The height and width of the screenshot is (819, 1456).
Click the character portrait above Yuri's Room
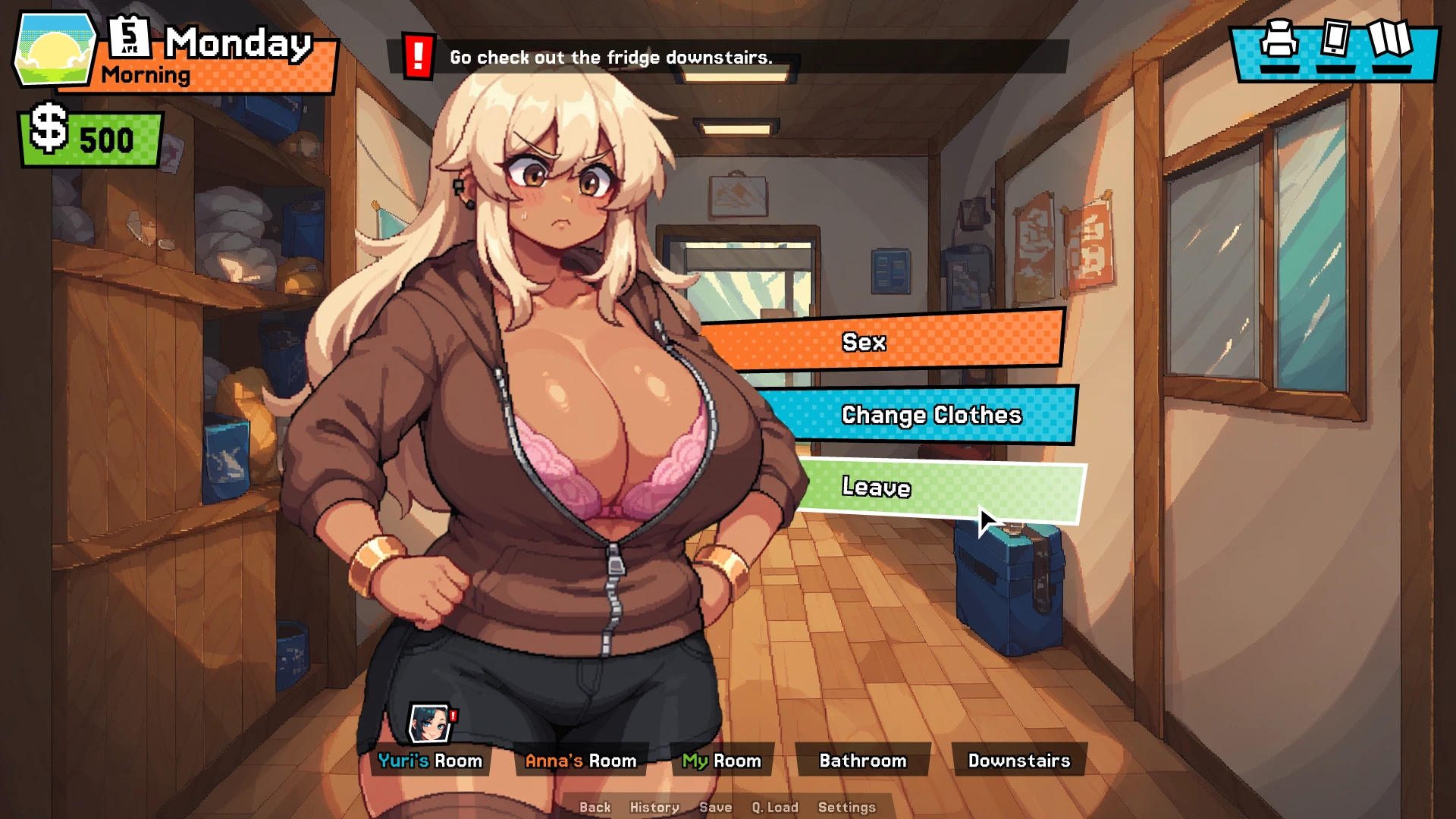pos(429,723)
